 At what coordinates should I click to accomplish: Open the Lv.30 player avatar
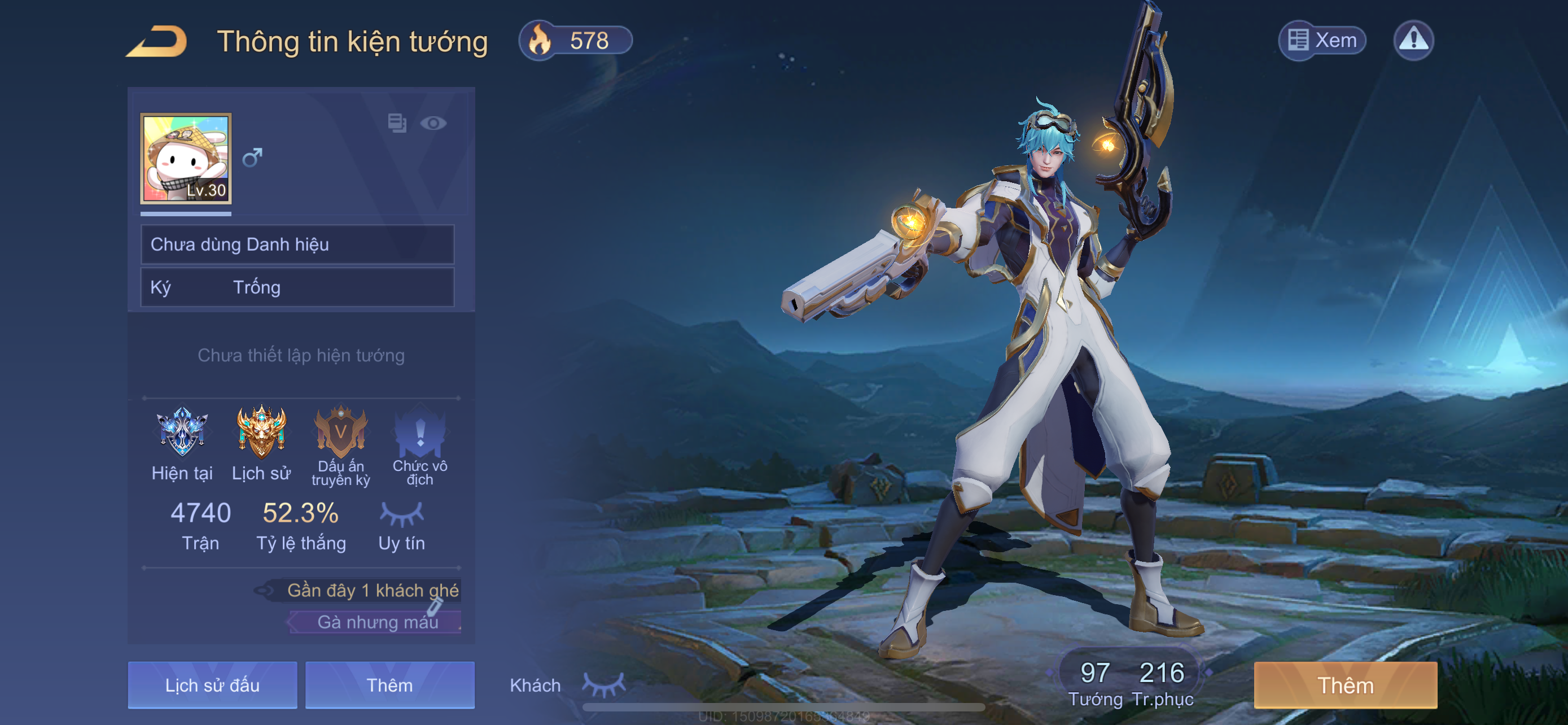coord(186,158)
